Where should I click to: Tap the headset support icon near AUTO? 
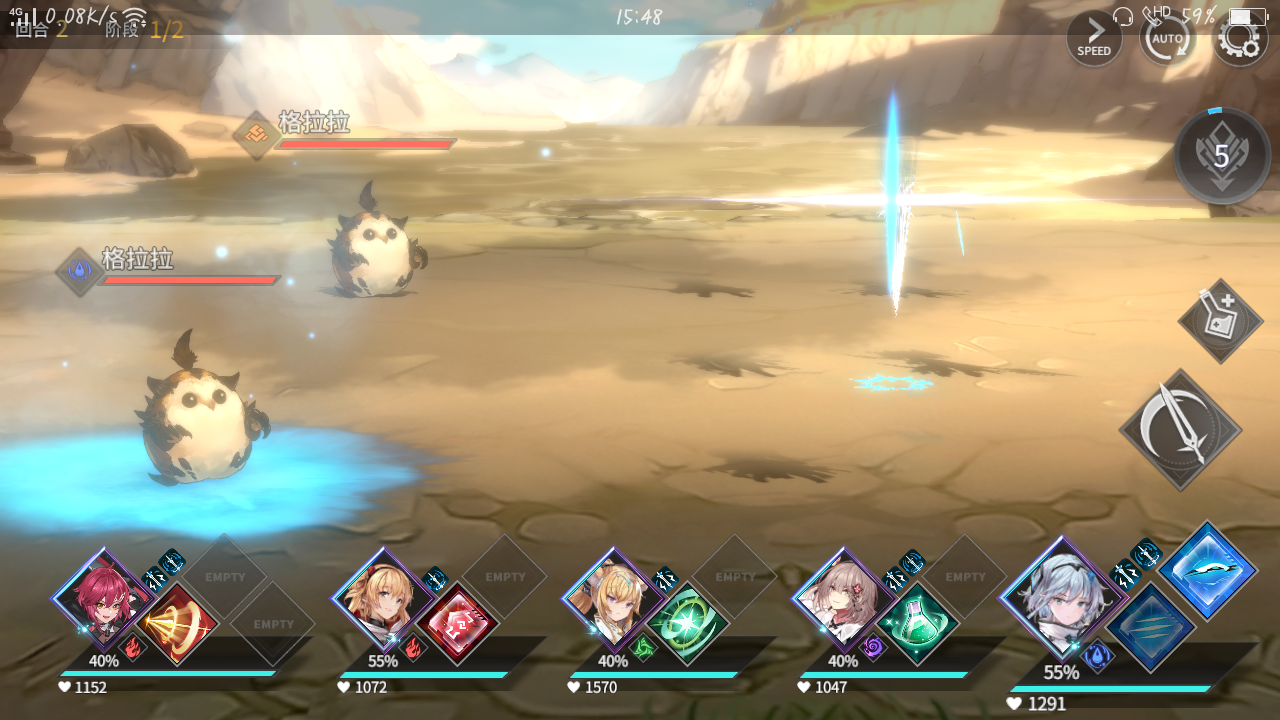click(x=1122, y=16)
